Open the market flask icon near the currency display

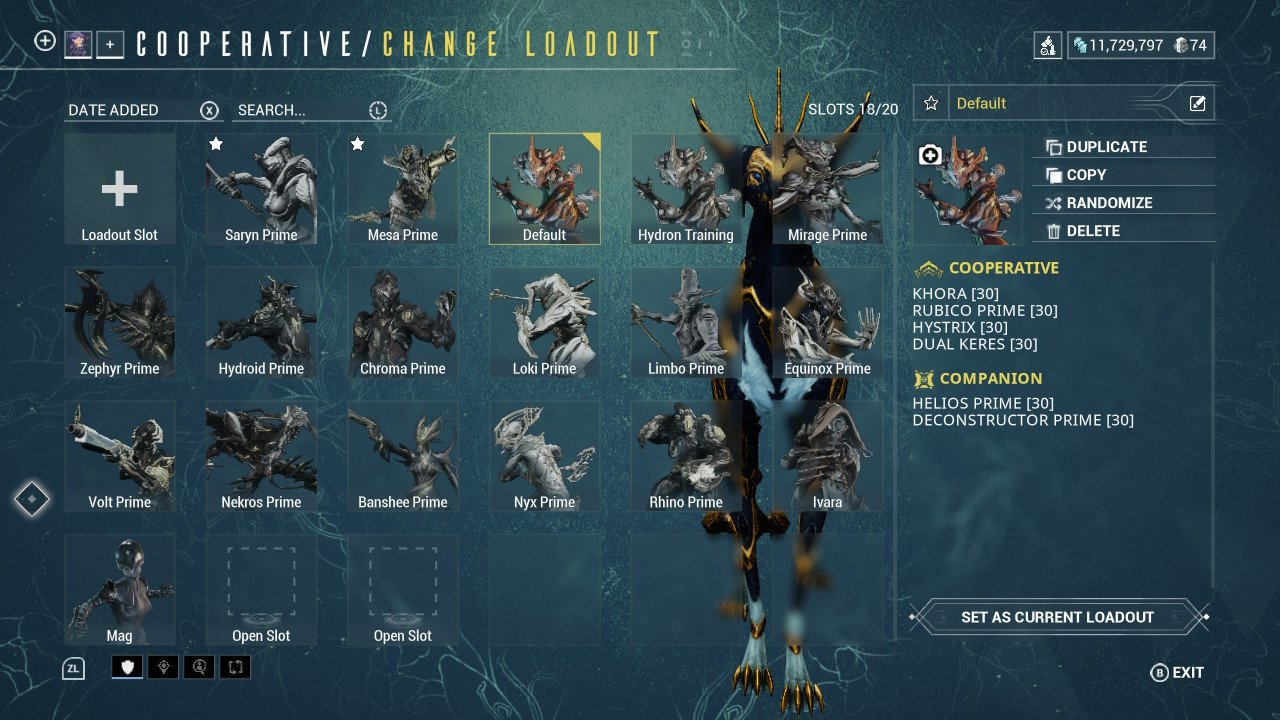[x=1048, y=45]
